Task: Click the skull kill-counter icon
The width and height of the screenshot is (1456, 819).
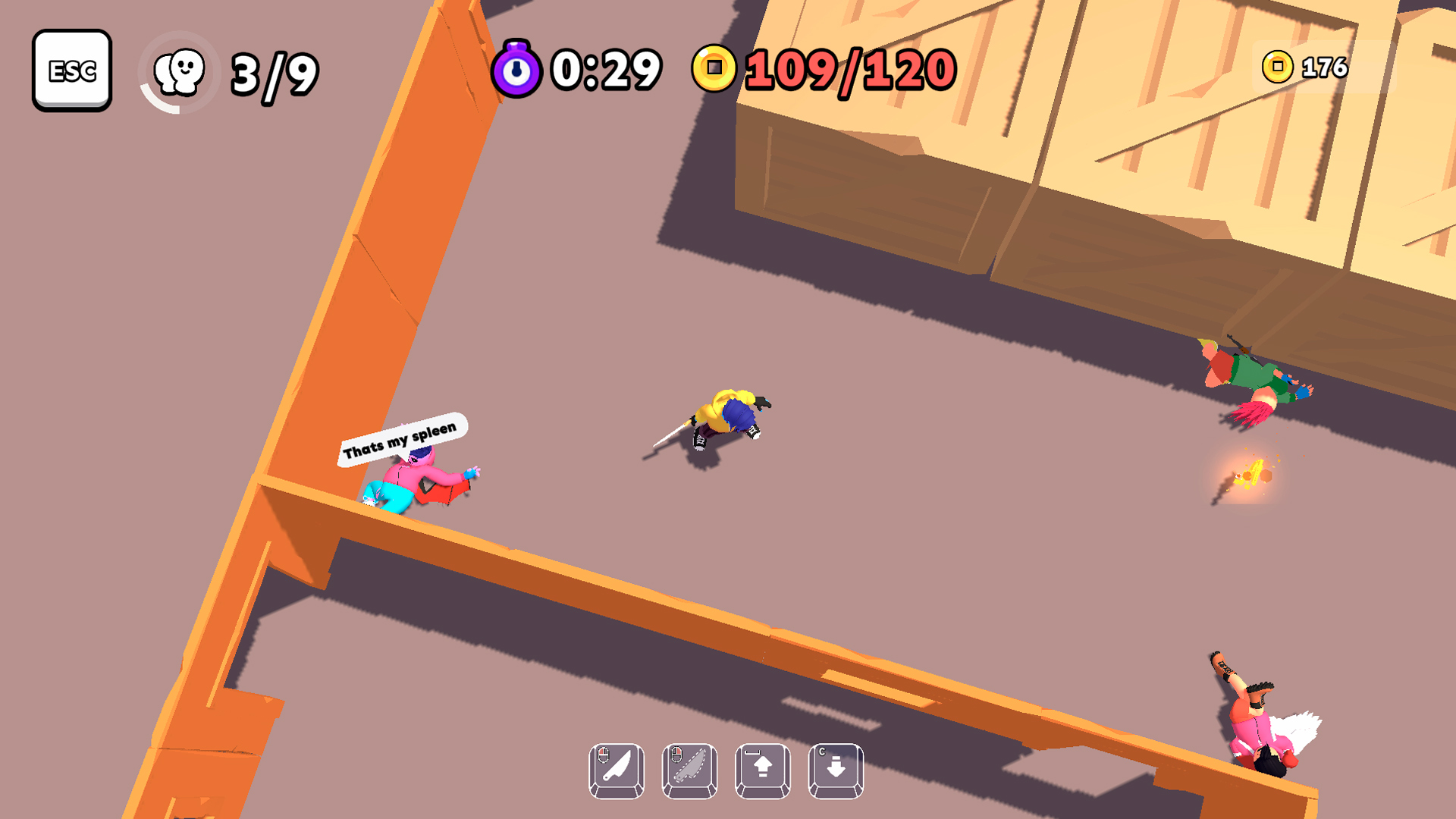Action: tap(179, 71)
